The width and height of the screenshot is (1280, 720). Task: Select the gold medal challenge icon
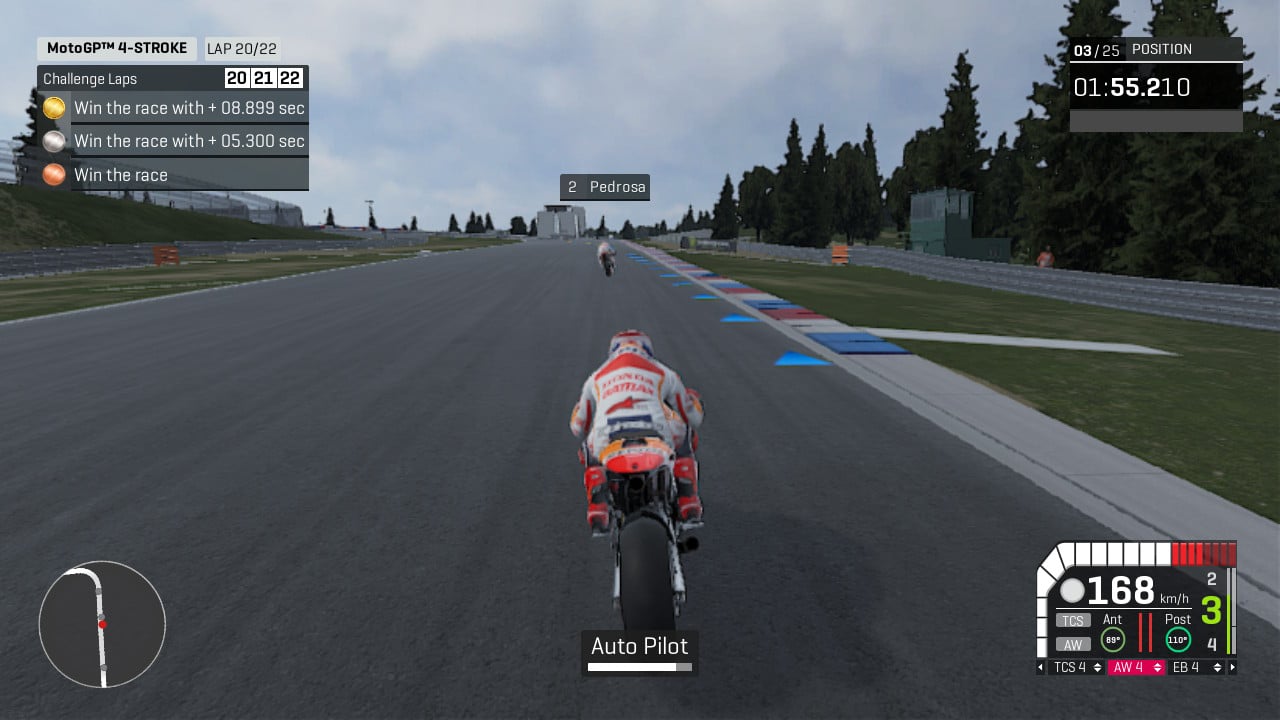click(54, 108)
